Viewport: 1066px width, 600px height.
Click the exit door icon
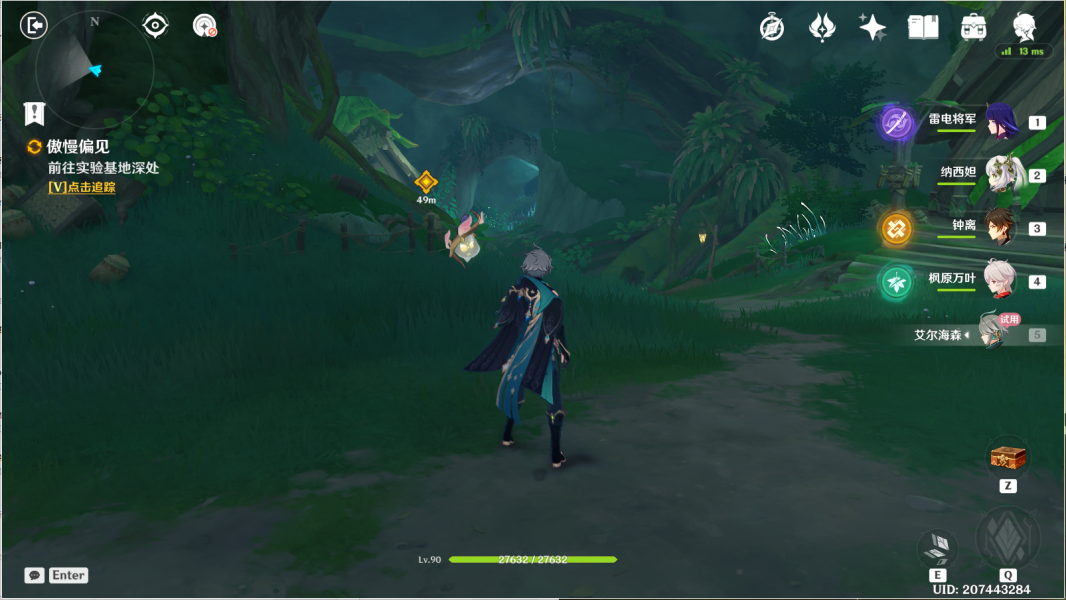pyautogui.click(x=34, y=25)
